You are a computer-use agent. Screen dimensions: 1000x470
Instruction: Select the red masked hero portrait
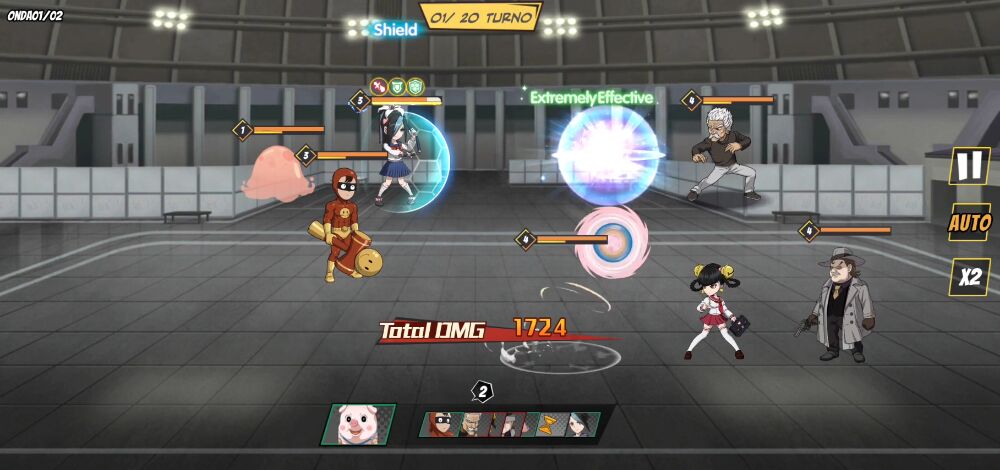click(x=442, y=424)
